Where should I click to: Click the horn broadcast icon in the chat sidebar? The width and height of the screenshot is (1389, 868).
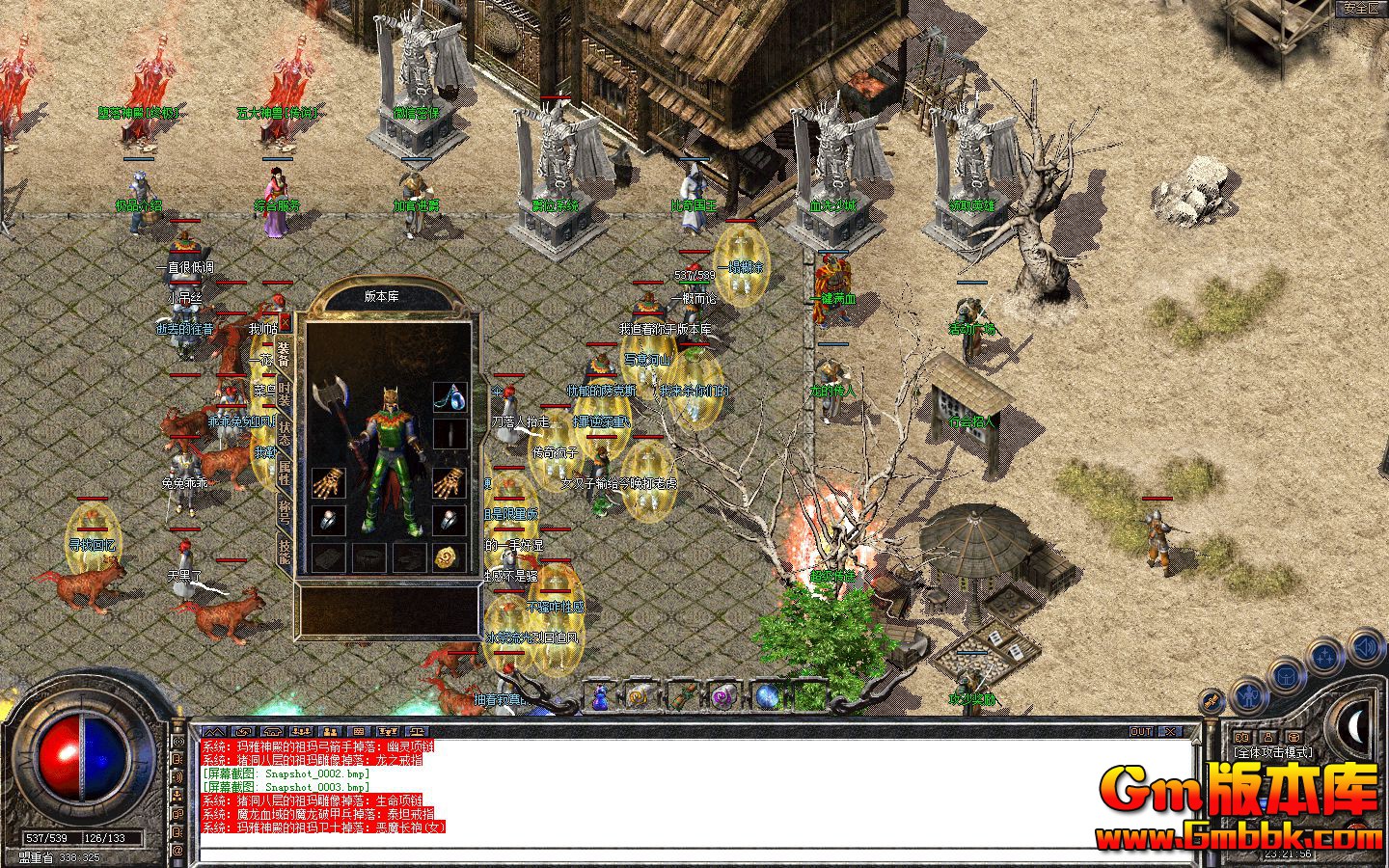click(177, 777)
